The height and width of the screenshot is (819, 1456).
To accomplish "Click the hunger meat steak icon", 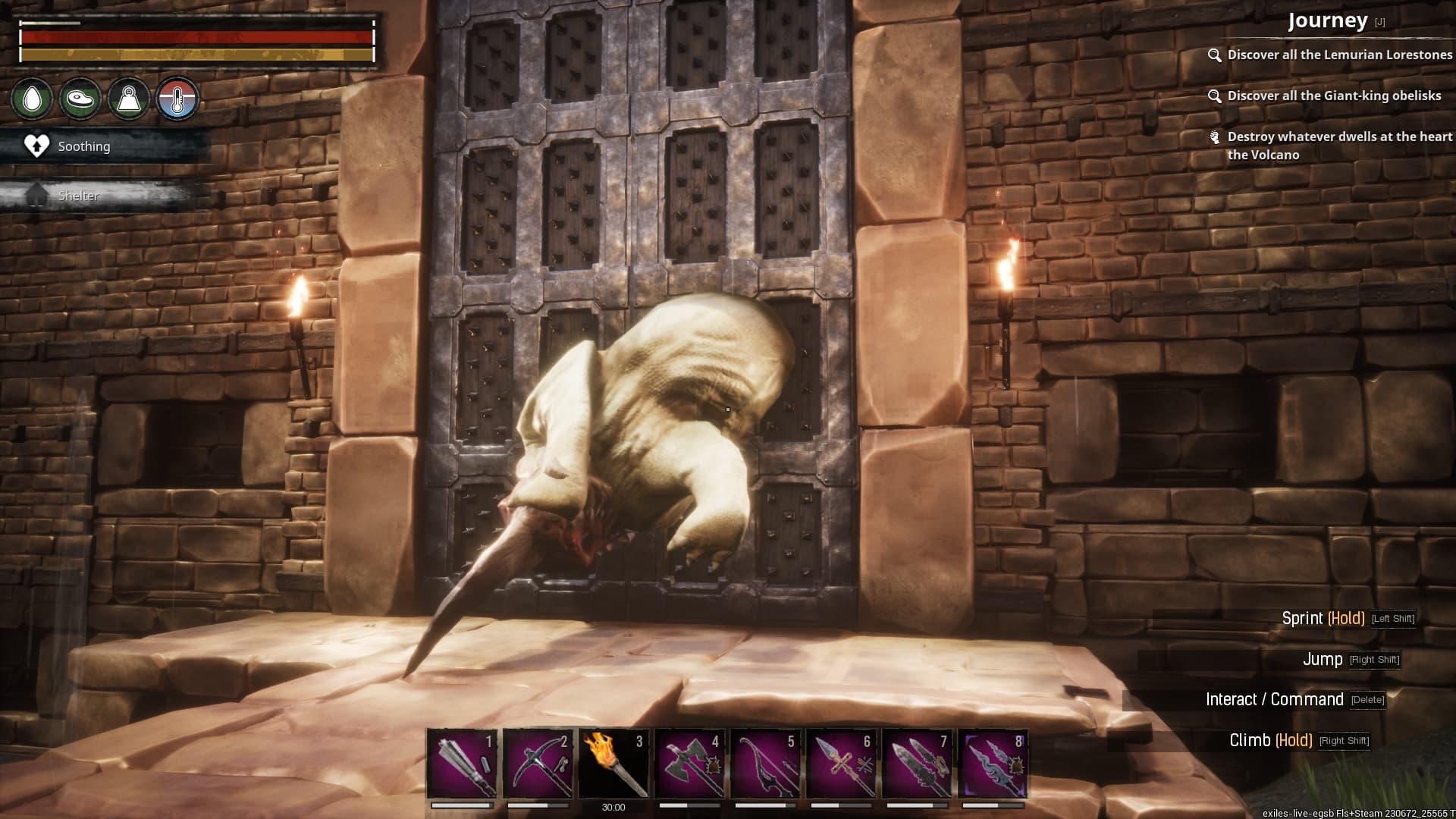I will 80,99.
